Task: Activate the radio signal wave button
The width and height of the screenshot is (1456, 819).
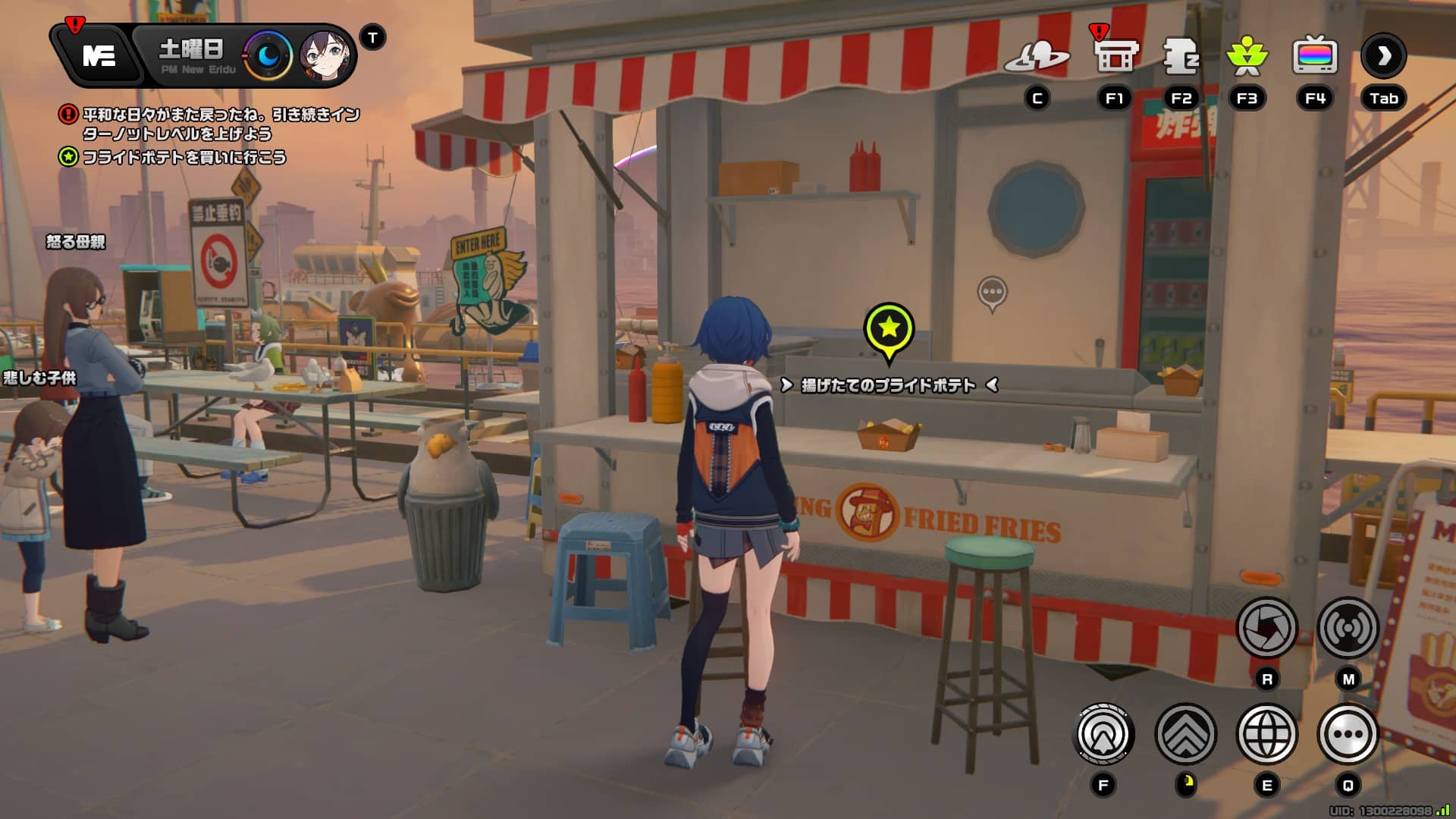Action: [x=1348, y=628]
